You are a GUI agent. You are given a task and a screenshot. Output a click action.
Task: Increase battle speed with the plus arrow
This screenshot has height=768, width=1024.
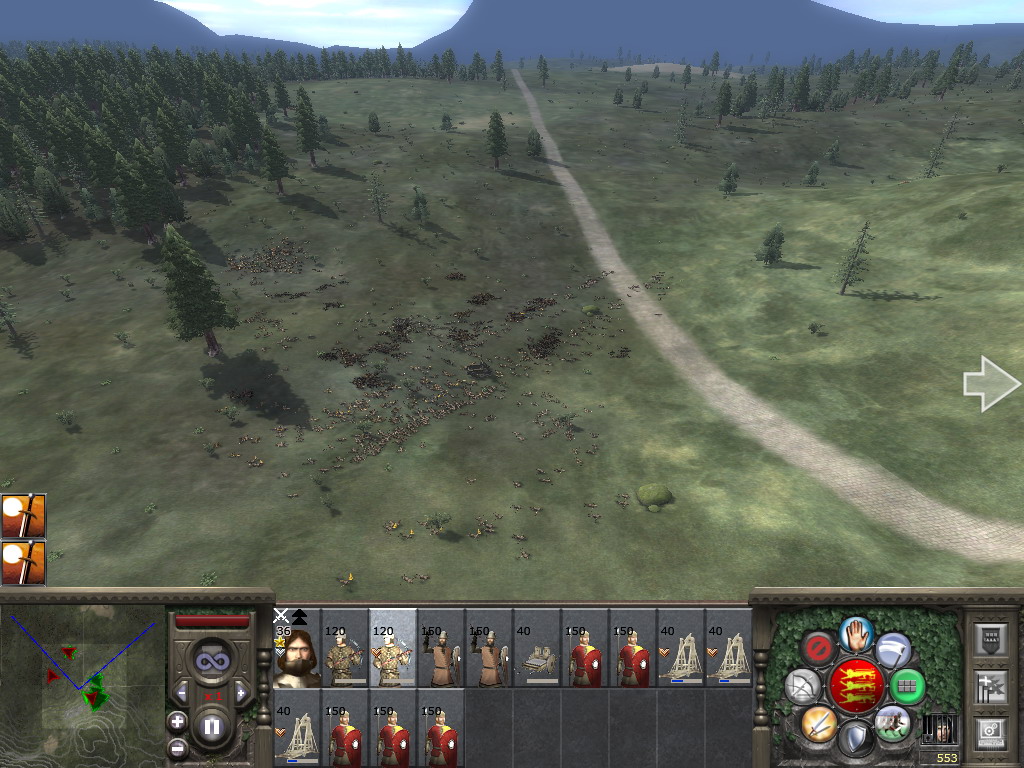tap(241, 692)
